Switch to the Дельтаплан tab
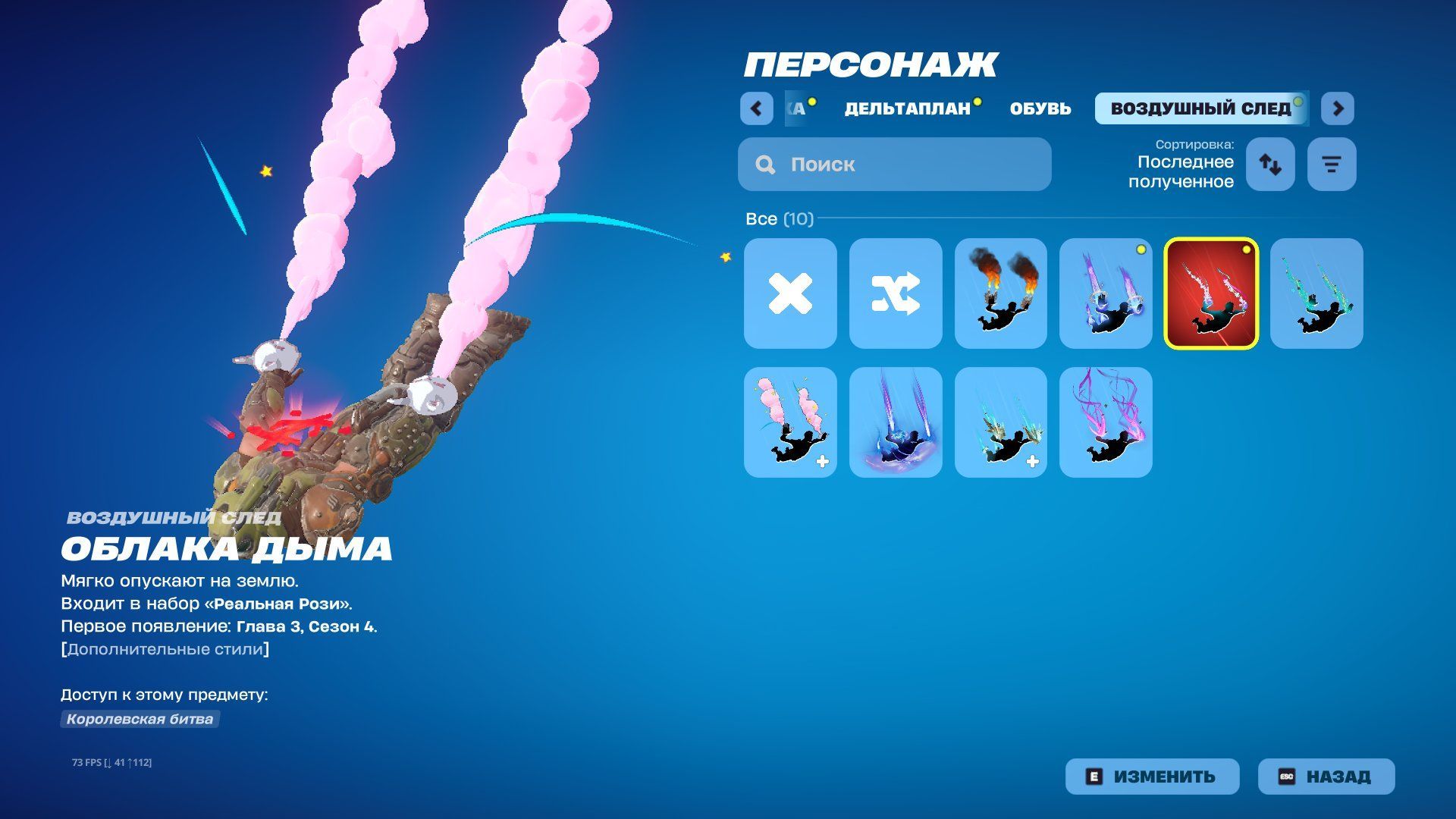The height and width of the screenshot is (819, 1456). click(907, 108)
